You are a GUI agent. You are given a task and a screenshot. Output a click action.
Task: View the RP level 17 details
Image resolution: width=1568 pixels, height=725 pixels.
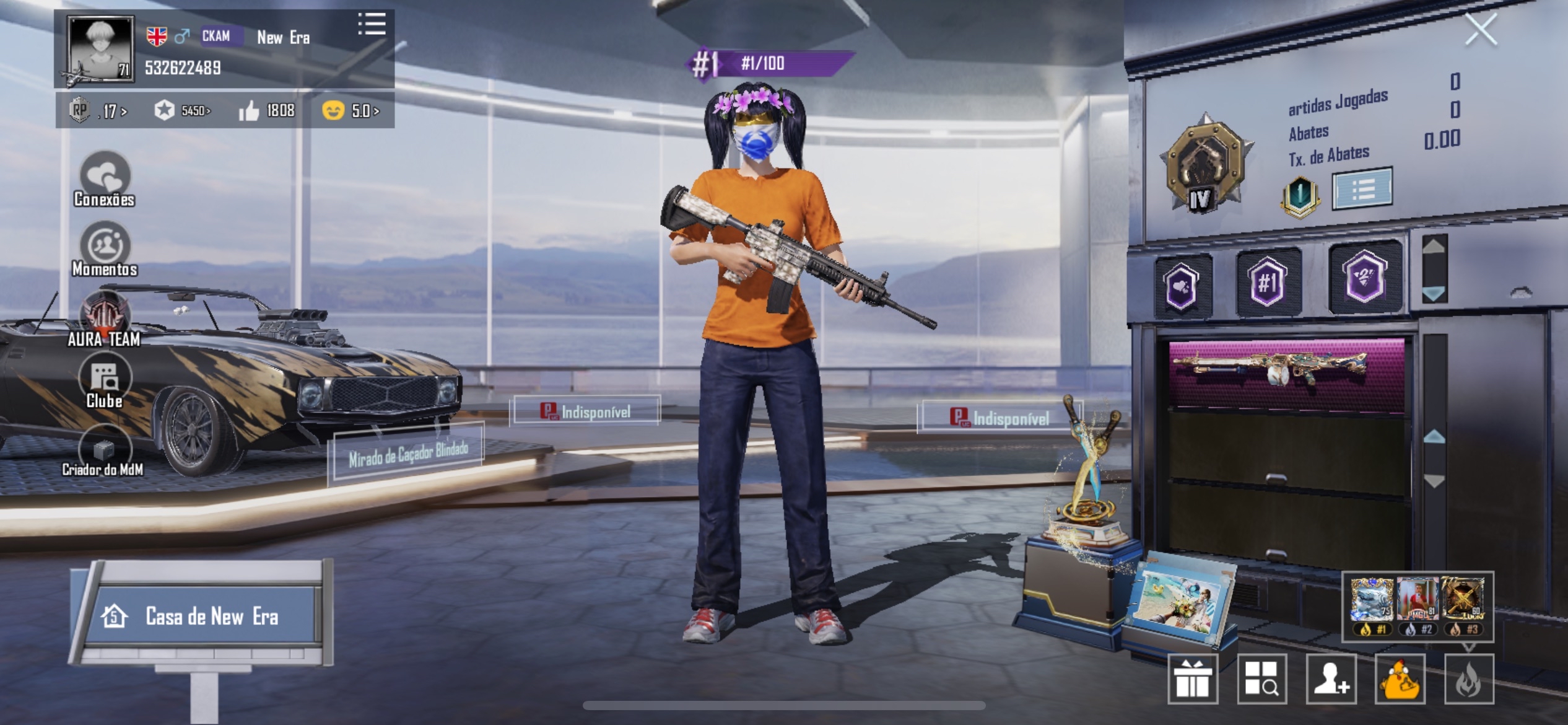pyautogui.click(x=98, y=111)
